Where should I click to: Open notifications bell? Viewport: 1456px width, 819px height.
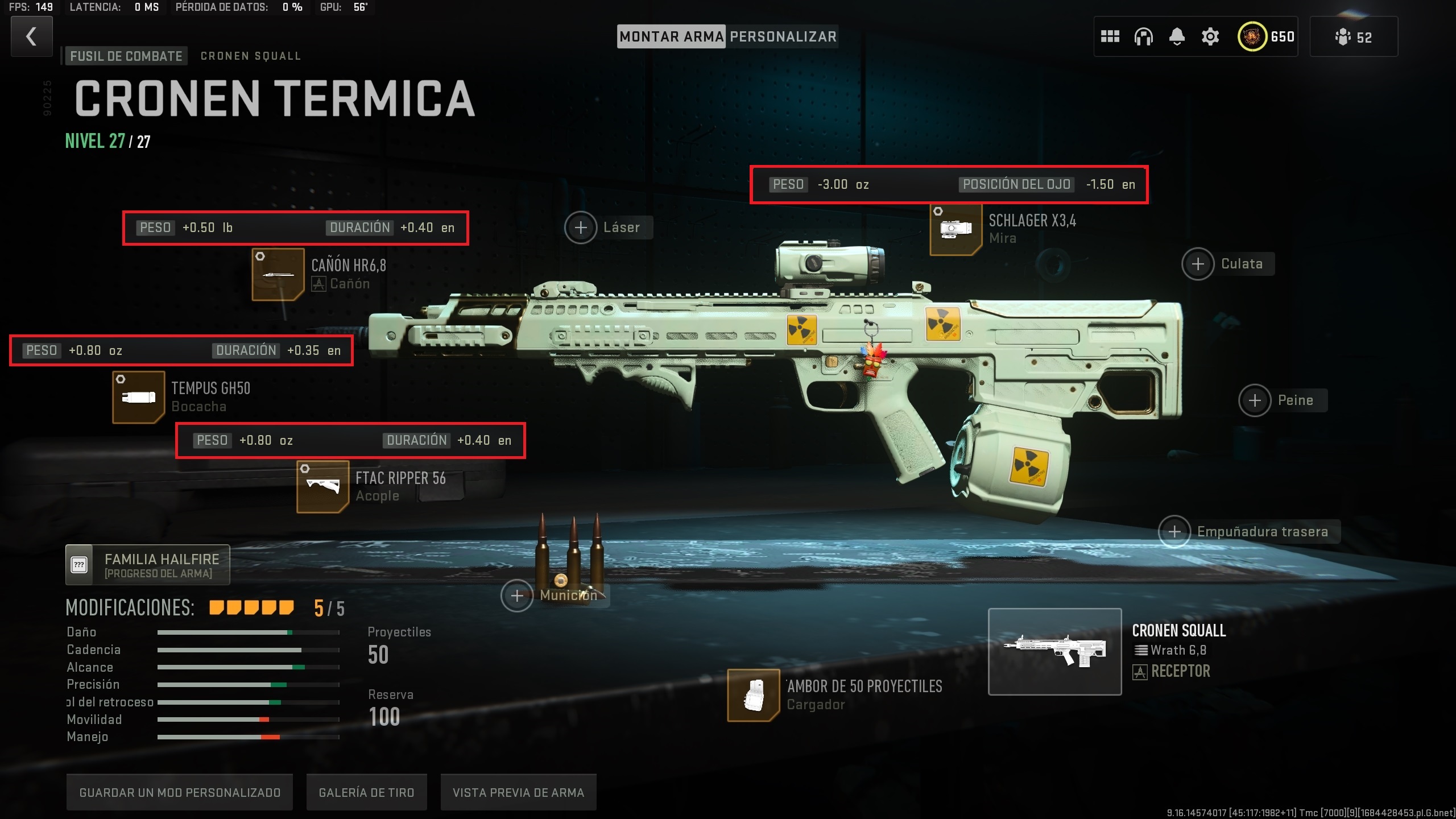1177,37
